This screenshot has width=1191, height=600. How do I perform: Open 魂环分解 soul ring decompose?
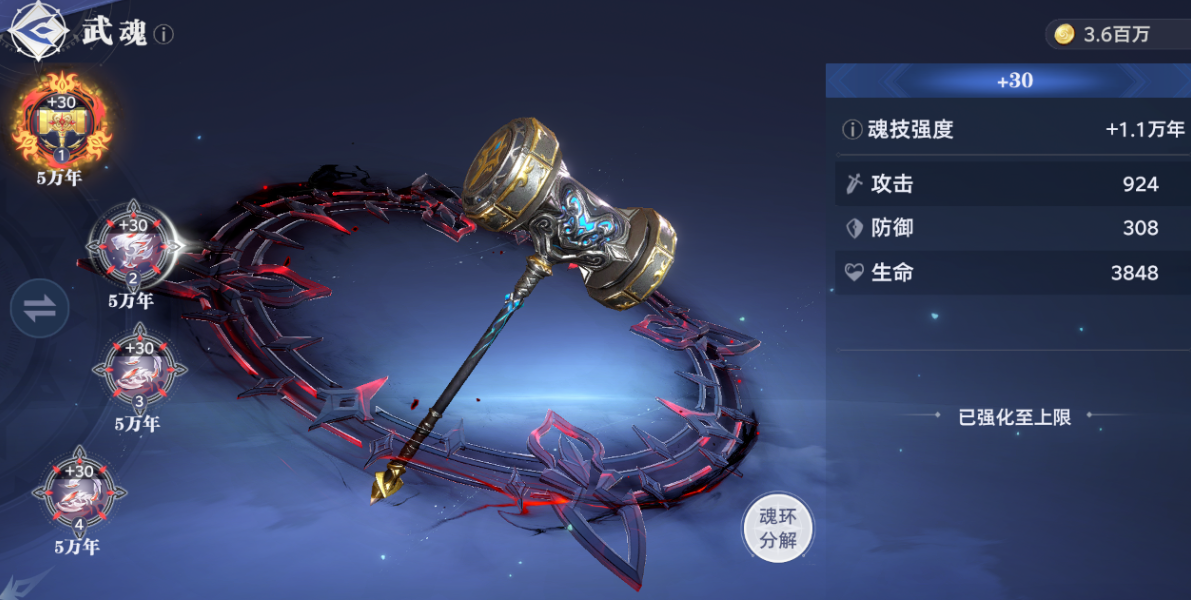point(777,528)
